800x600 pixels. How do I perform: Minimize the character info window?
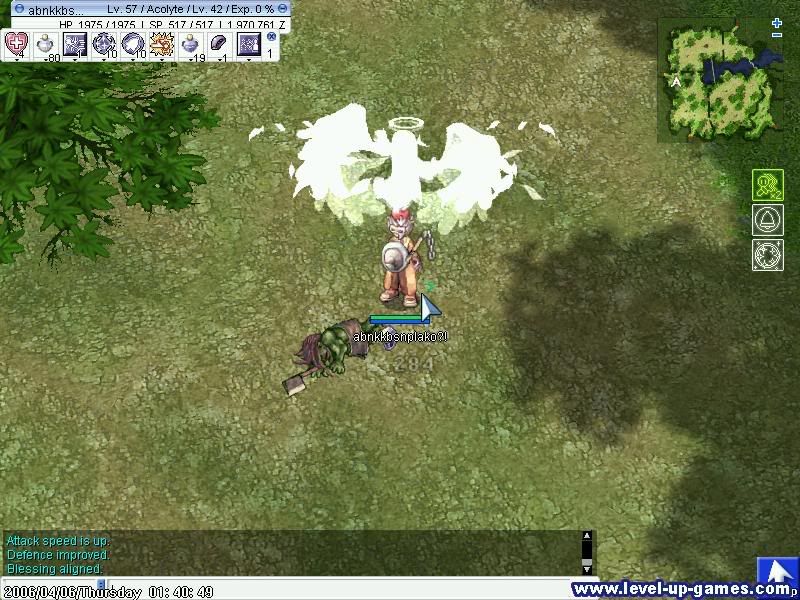coord(283,8)
